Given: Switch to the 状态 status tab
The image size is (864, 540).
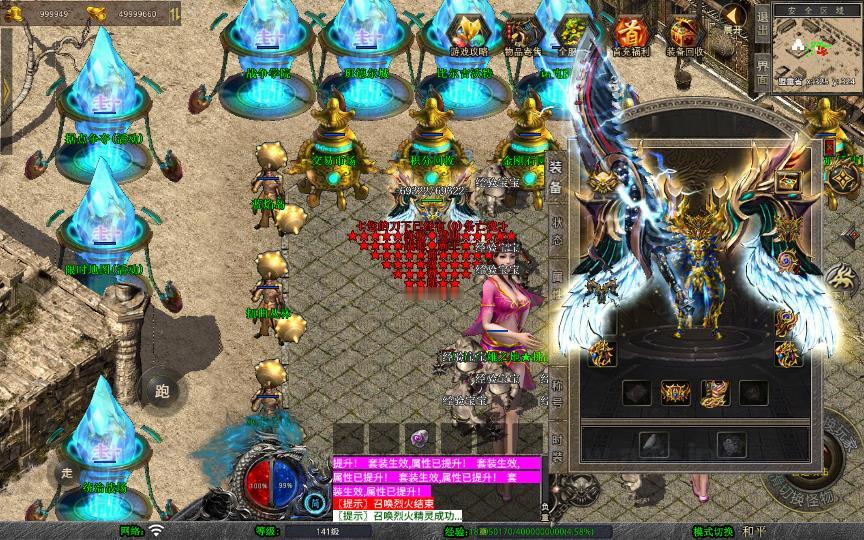Looking at the screenshot, I should coord(556,231).
